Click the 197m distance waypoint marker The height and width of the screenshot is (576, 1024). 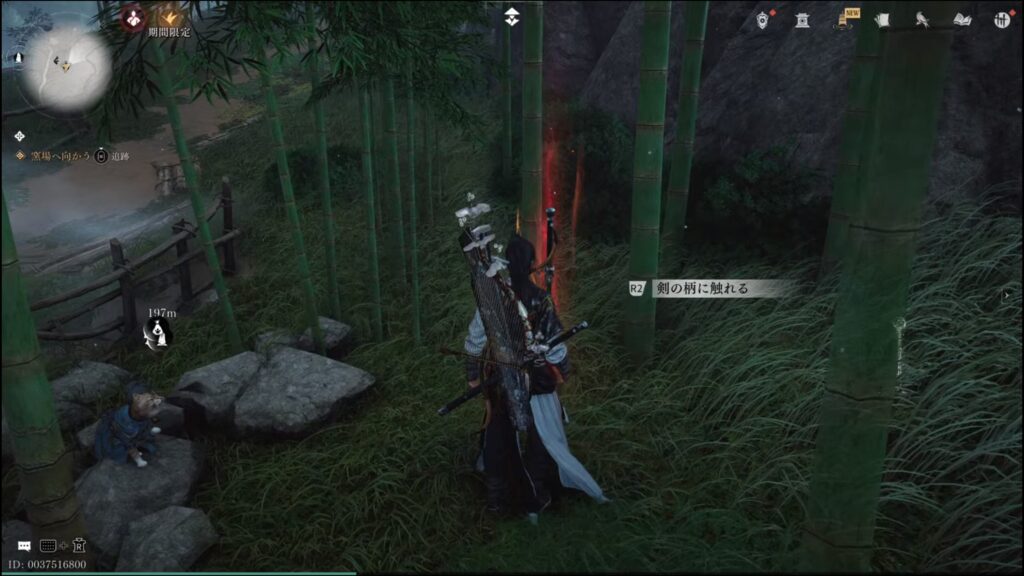pyautogui.click(x=158, y=332)
